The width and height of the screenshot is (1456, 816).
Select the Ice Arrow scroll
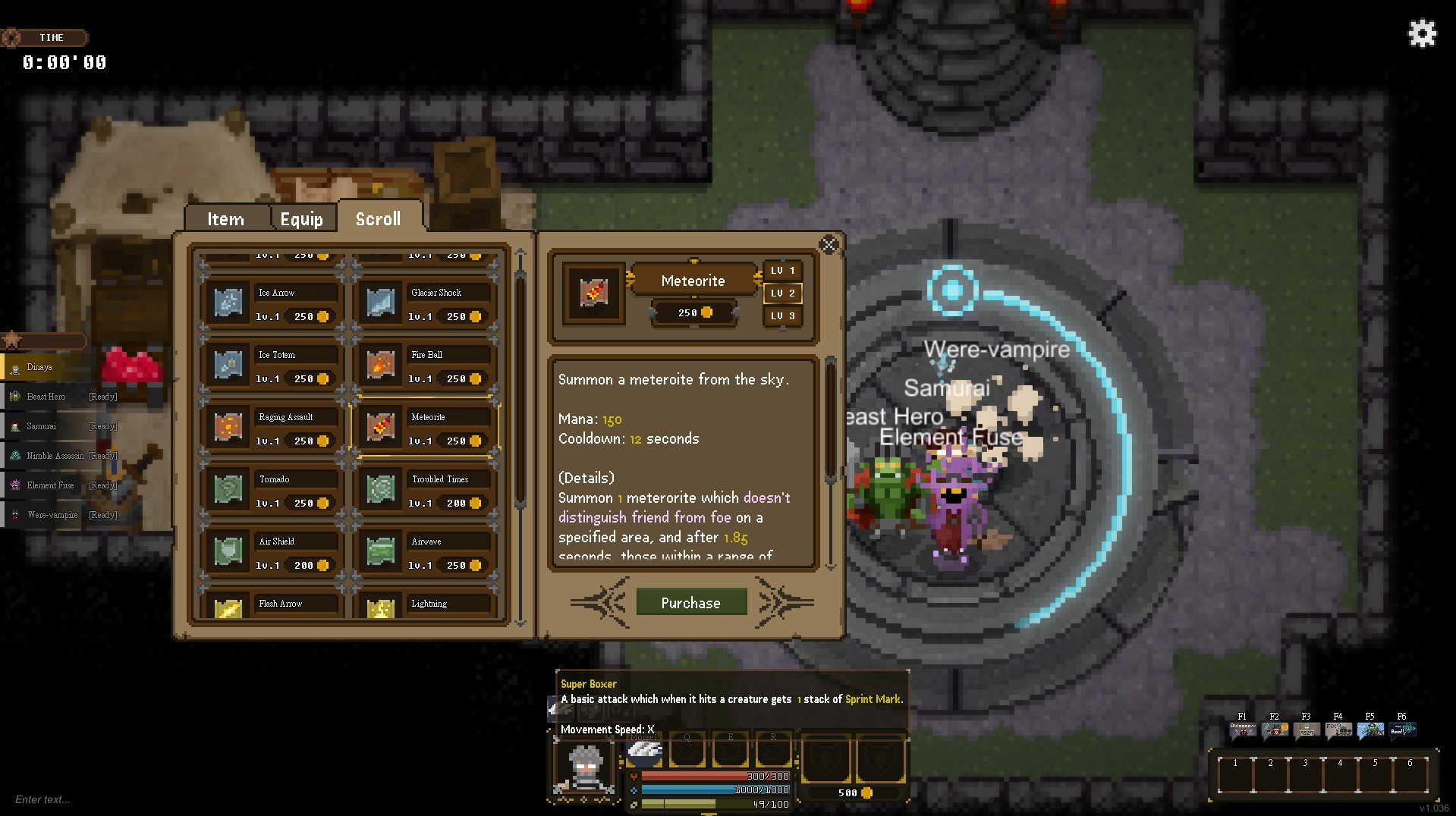tap(272, 303)
